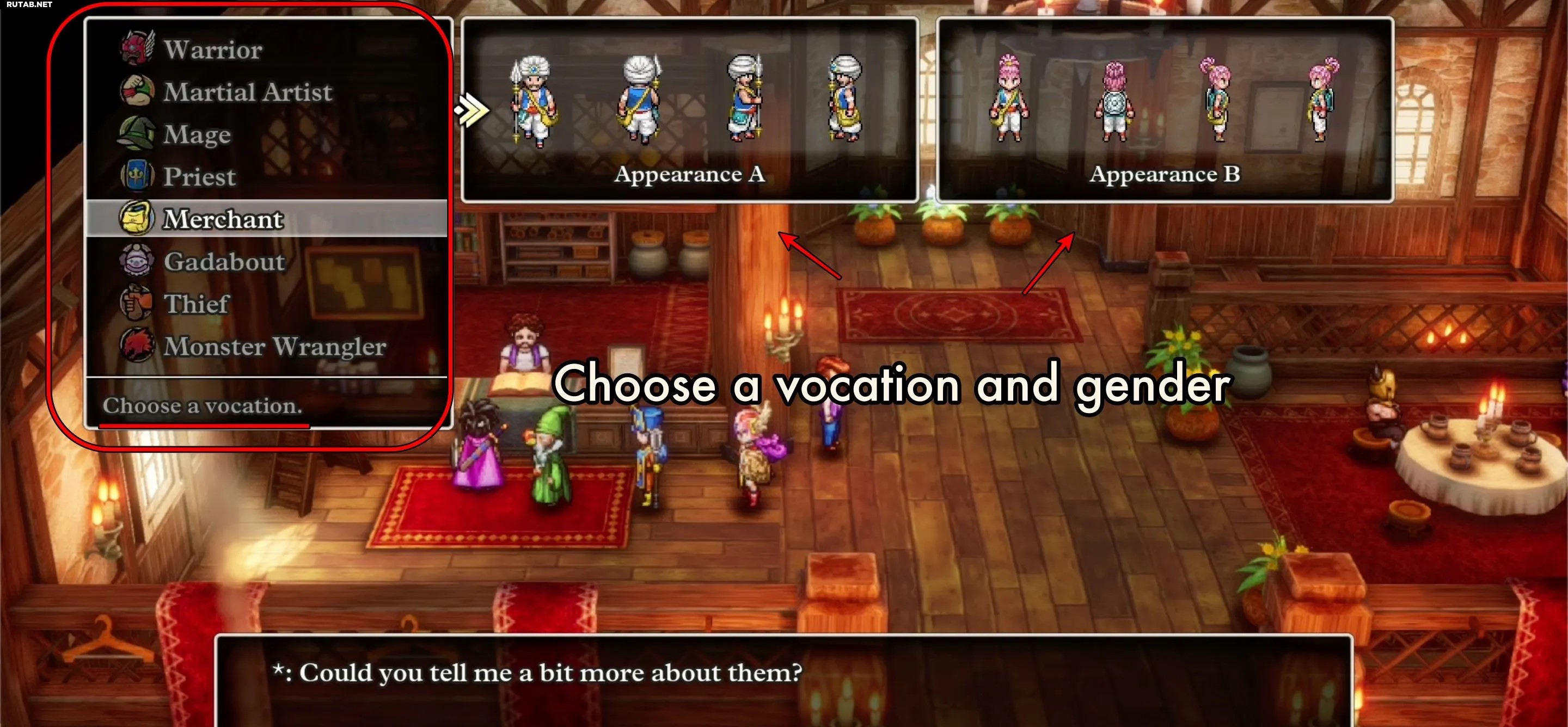Click the highlighted Merchant vocation

click(223, 219)
